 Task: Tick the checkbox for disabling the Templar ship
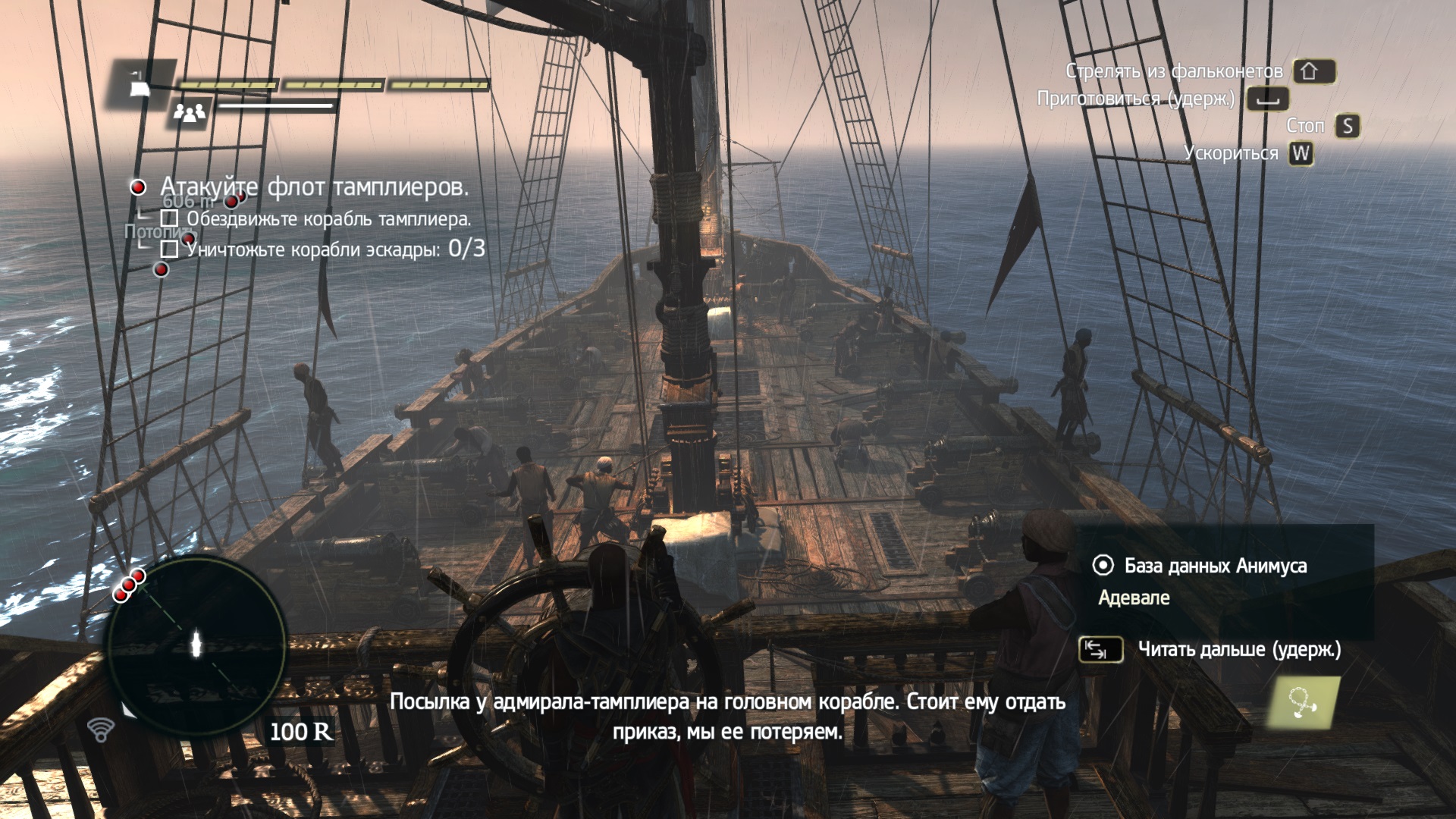click(x=170, y=219)
